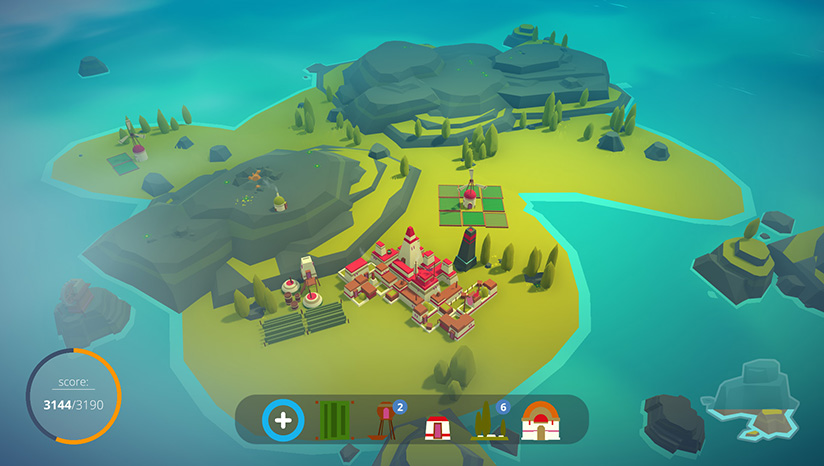Select the green crop field building

pyautogui.click(x=332, y=421)
